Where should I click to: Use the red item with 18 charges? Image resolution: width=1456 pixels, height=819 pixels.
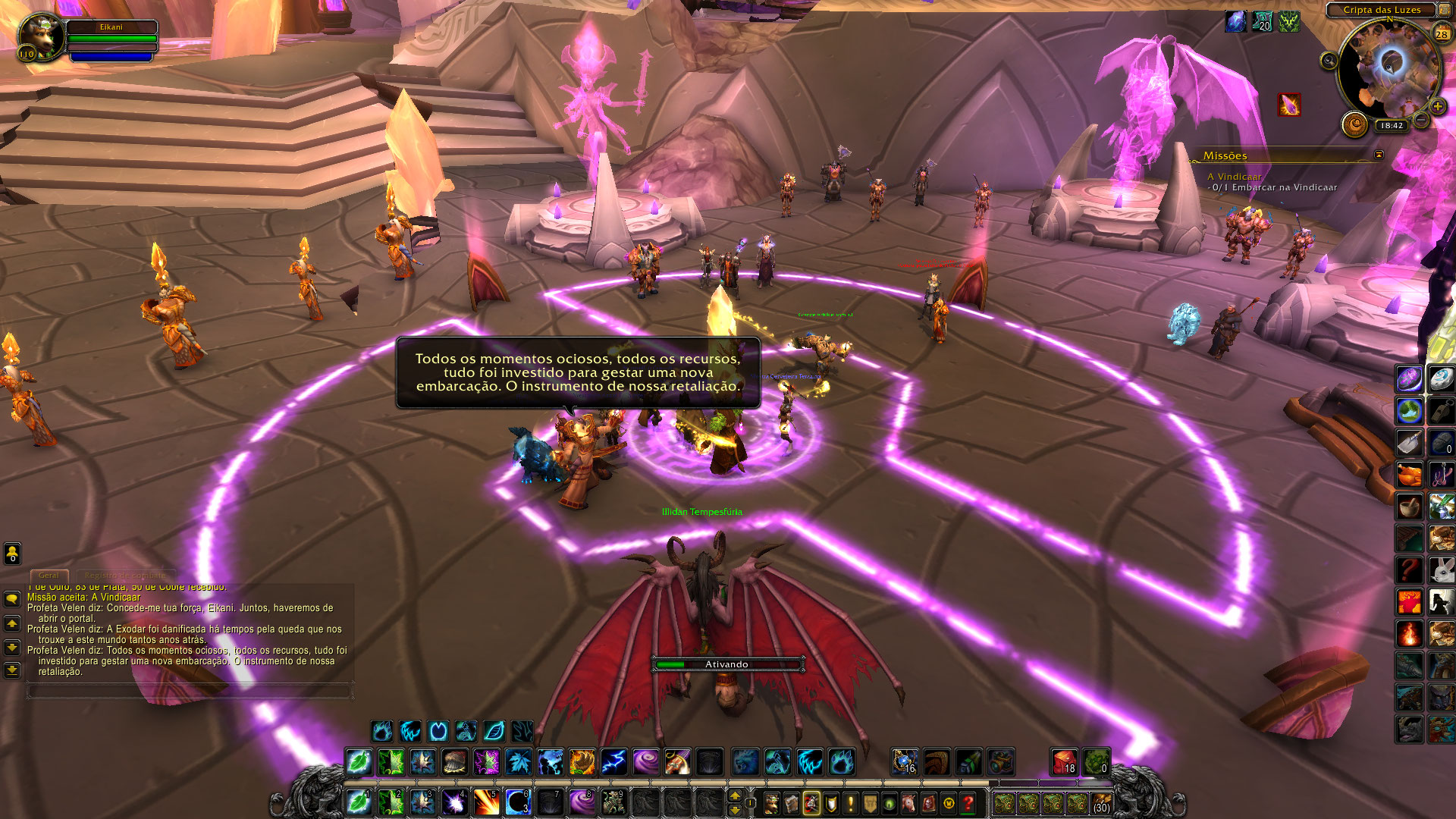coord(1063,761)
